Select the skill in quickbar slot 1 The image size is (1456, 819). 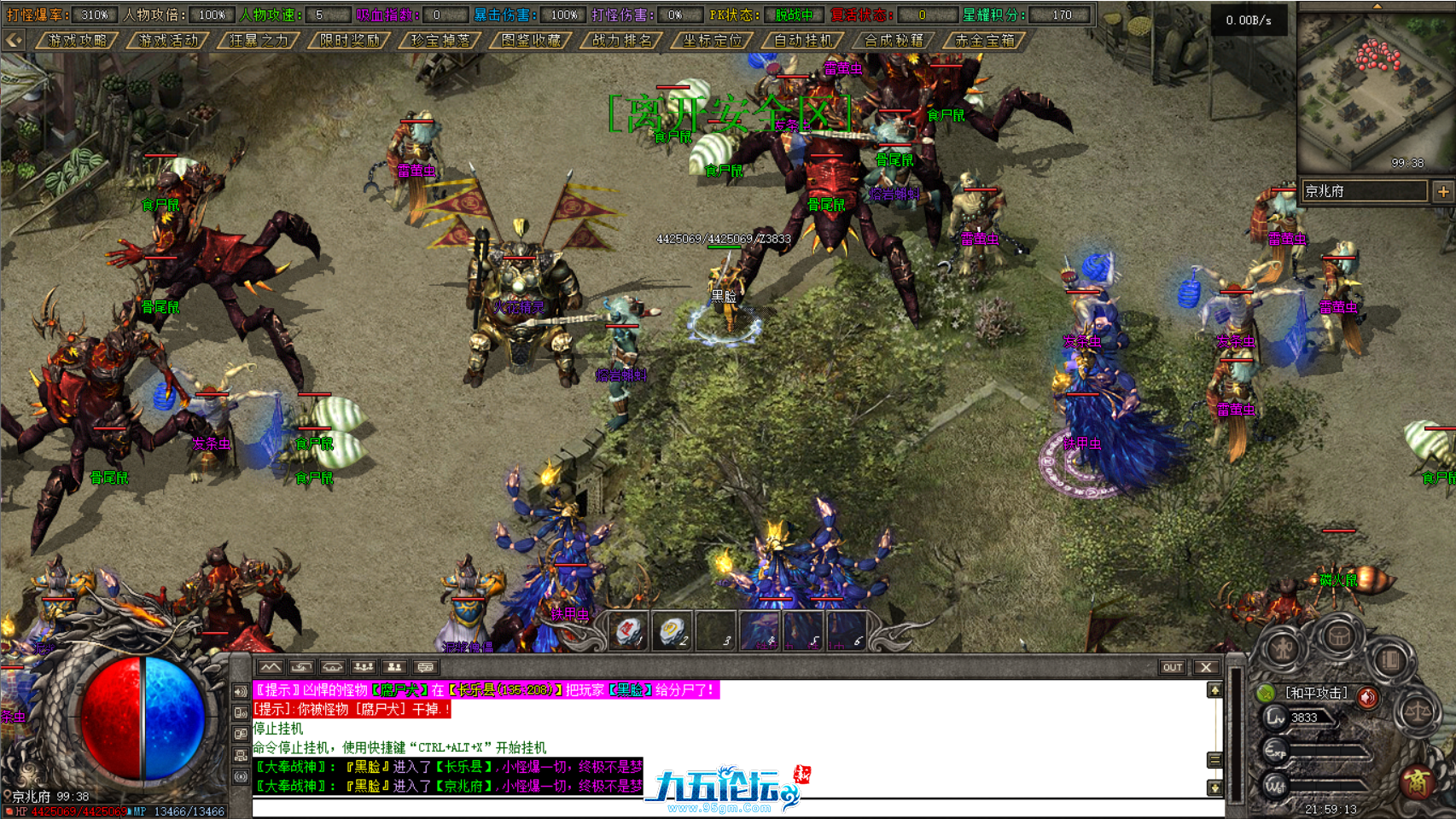627,629
